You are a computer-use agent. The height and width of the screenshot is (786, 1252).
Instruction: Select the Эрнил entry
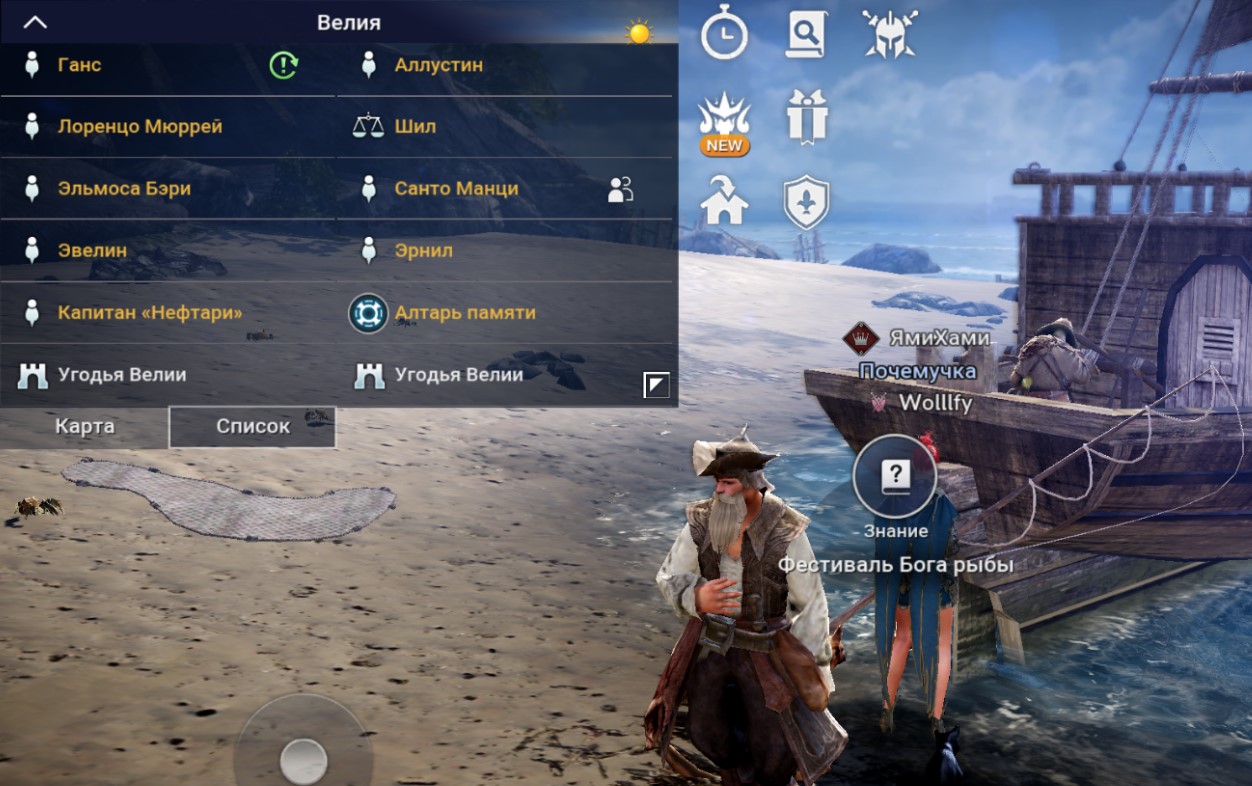[x=423, y=250]
